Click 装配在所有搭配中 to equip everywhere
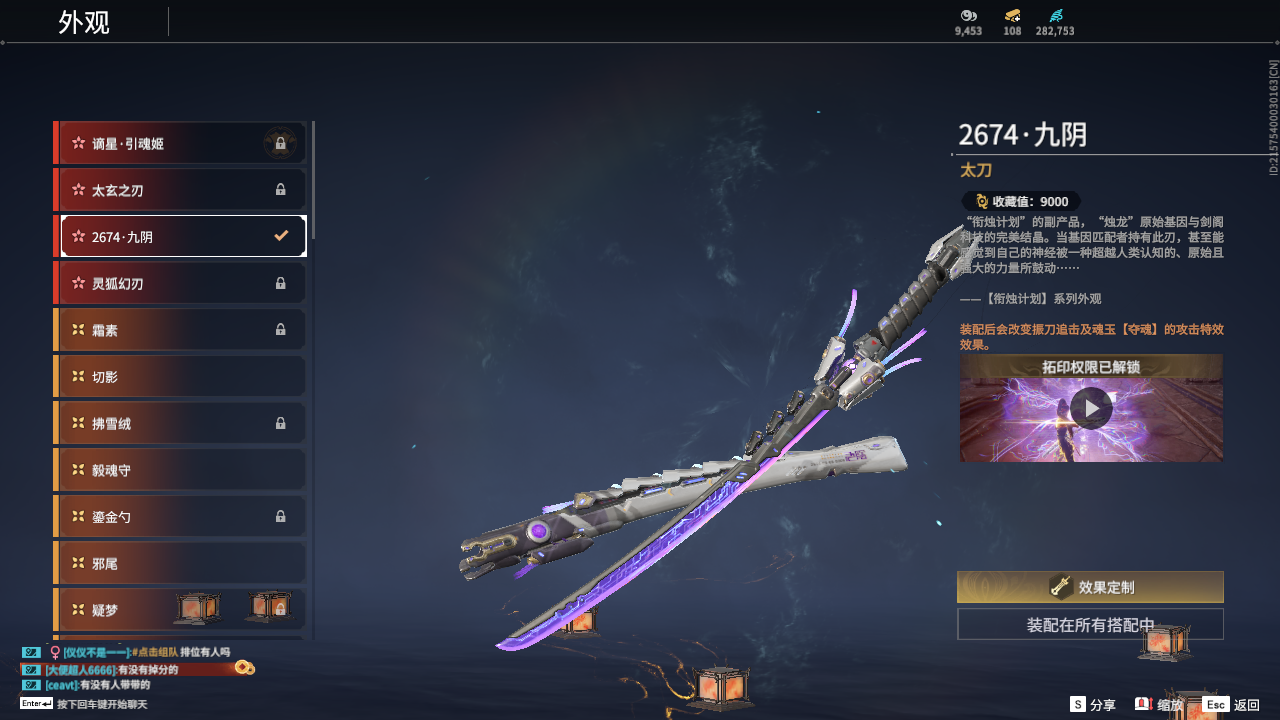 coord(1090,625)
